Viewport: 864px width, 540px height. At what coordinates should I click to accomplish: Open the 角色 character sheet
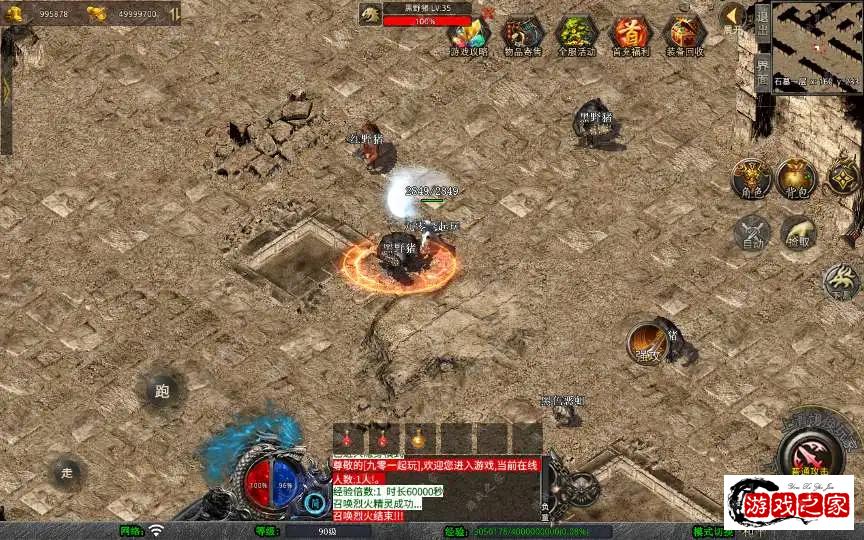(750, 178)
